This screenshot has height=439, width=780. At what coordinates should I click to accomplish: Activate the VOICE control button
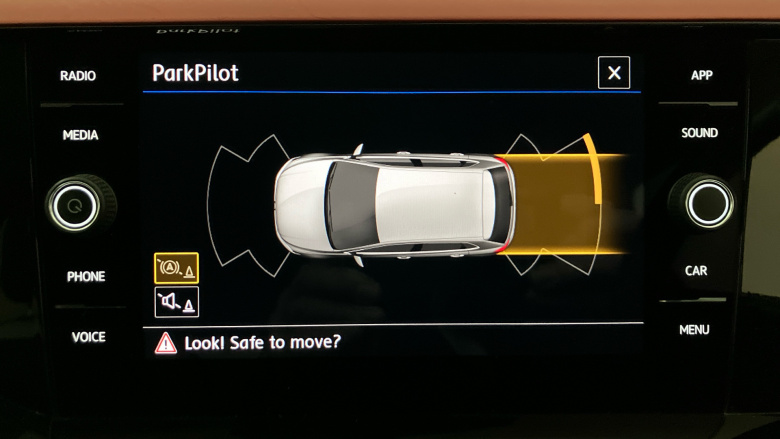[88, 337]
